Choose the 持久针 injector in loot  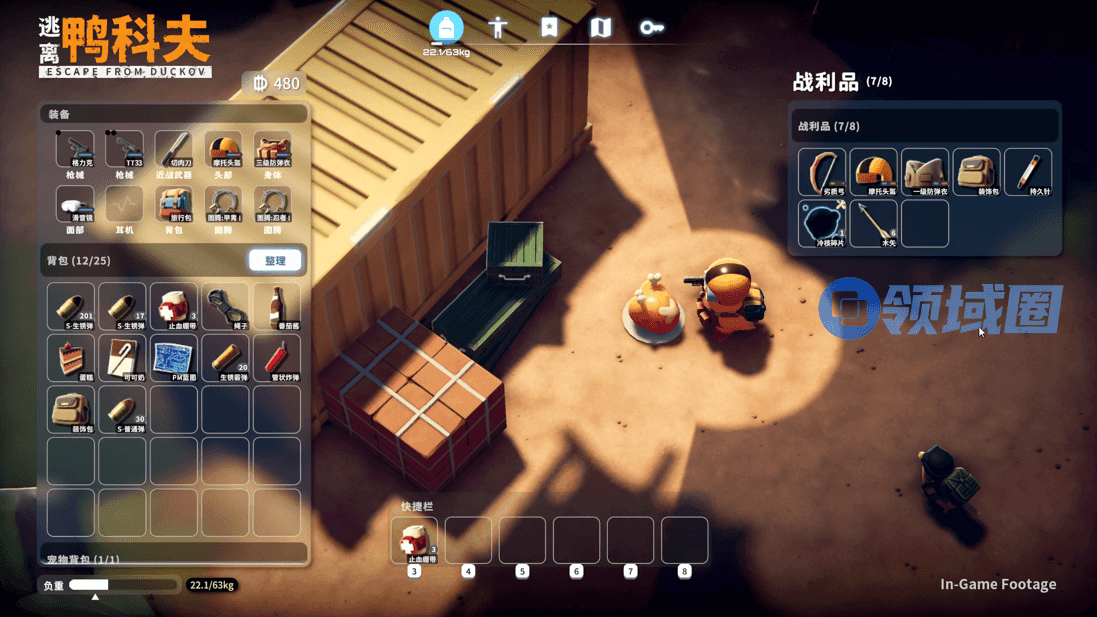point(1028,171)
